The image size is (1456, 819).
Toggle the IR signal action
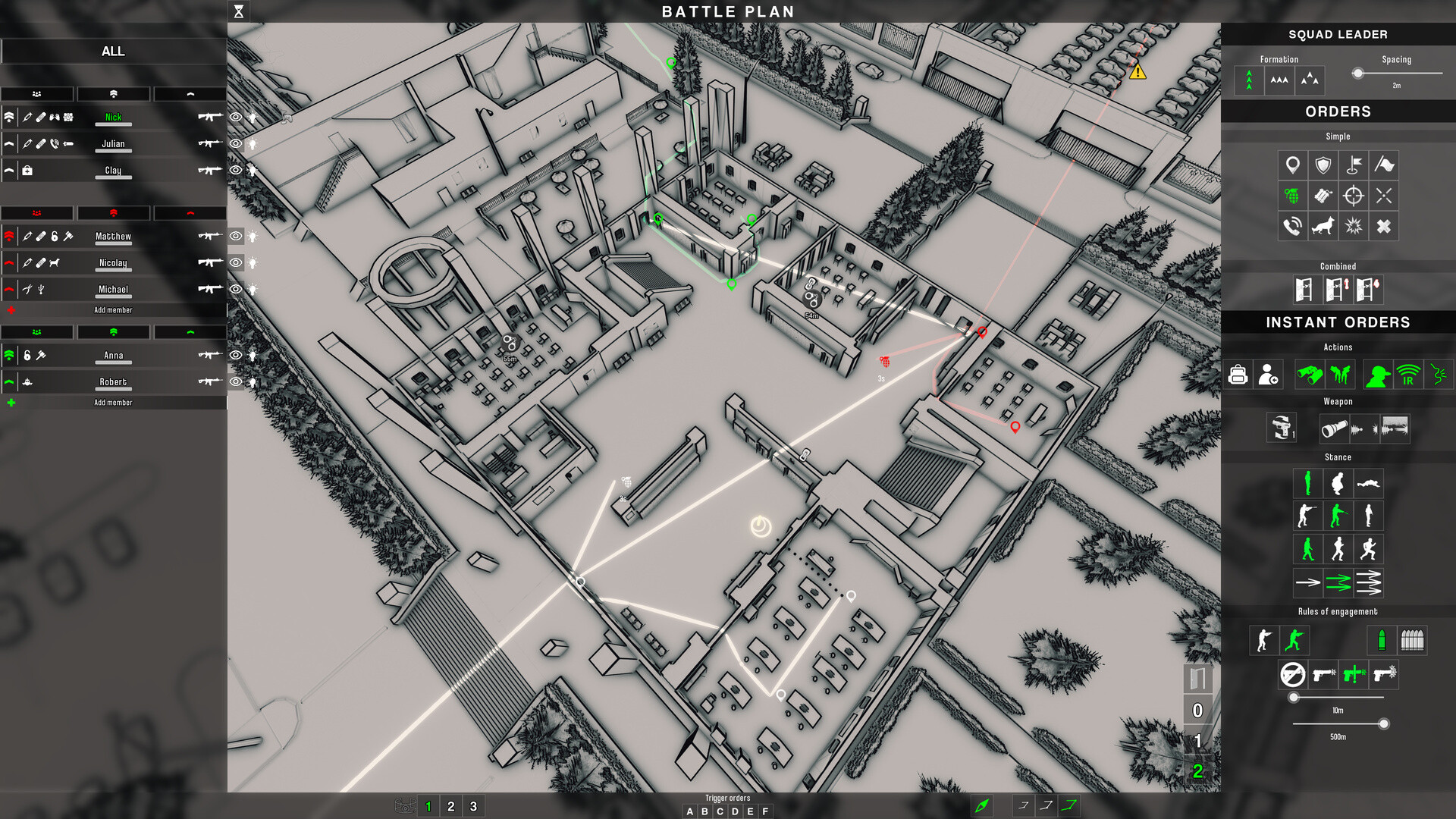(x=1408, y=375)
